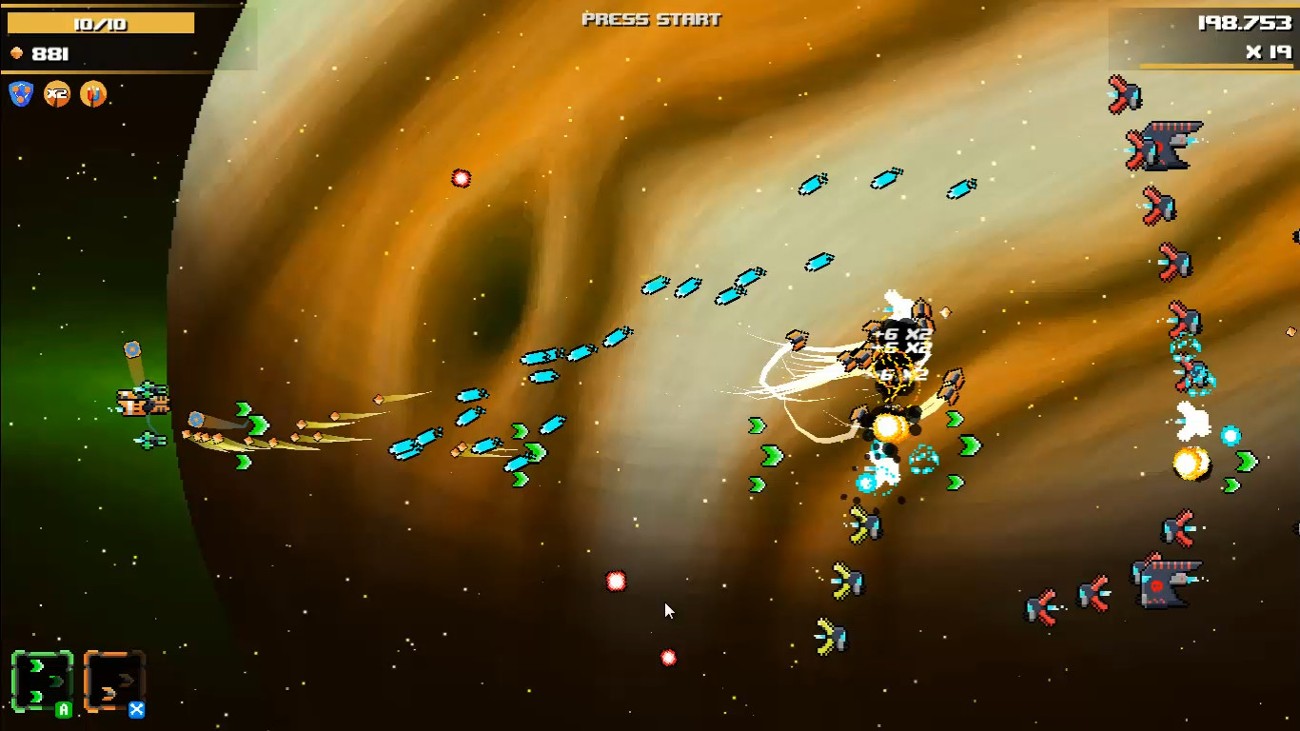Click the PRESS START prompt
The width and height of the screenshot is (1300, 731).
point(648,16)
